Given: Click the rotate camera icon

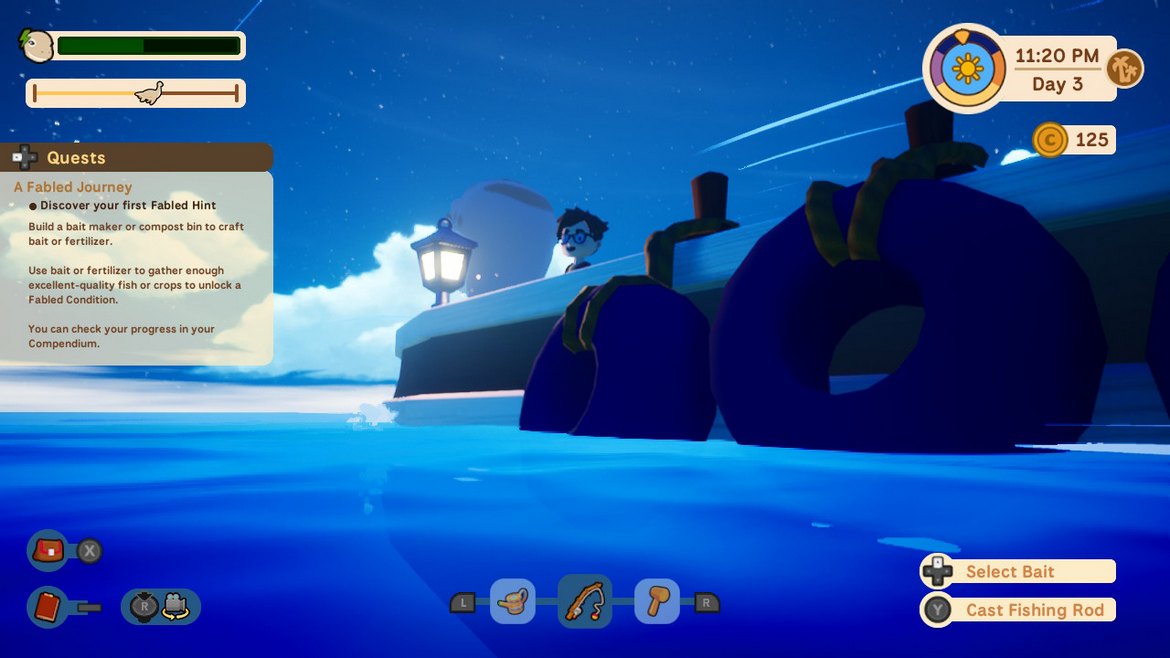Looking at the screenshot, I should click(x=161, y=607).
